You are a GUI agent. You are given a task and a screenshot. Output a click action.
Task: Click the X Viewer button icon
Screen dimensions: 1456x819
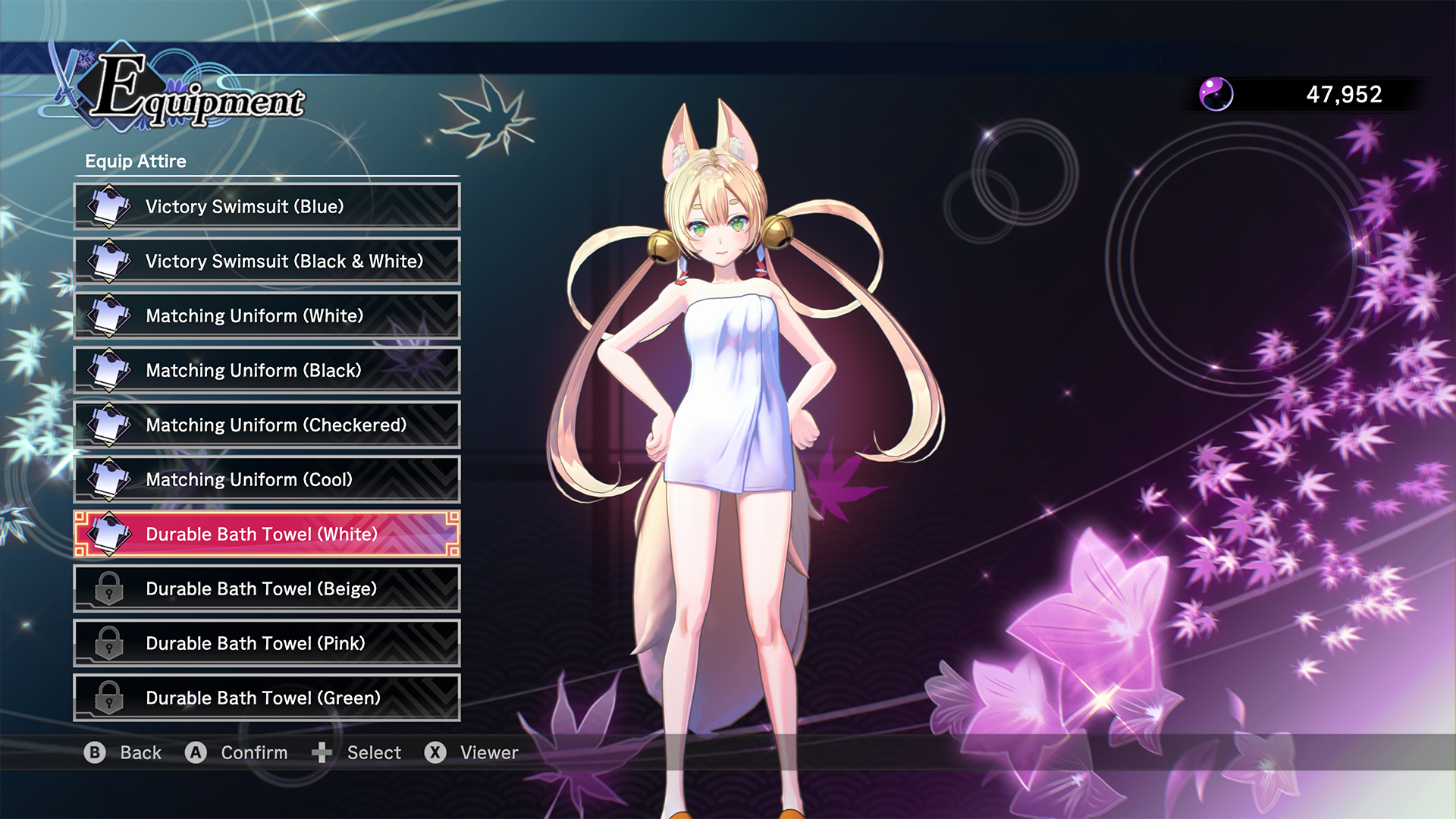coord(434,753)
